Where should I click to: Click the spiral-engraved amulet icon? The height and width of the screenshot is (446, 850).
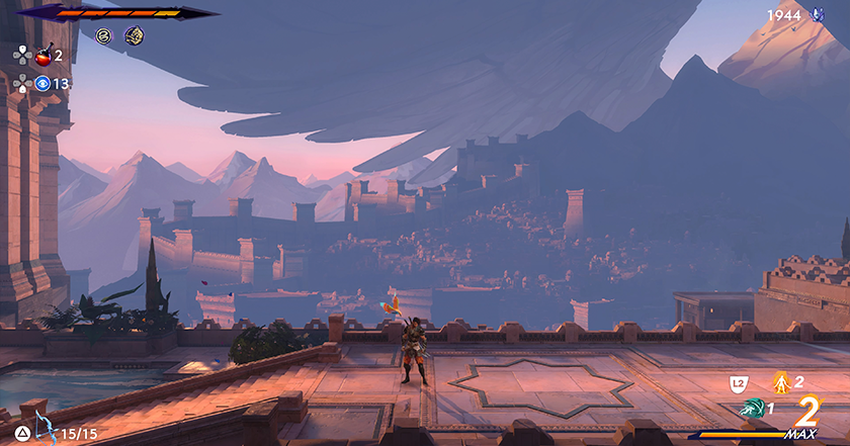[103, 36]
